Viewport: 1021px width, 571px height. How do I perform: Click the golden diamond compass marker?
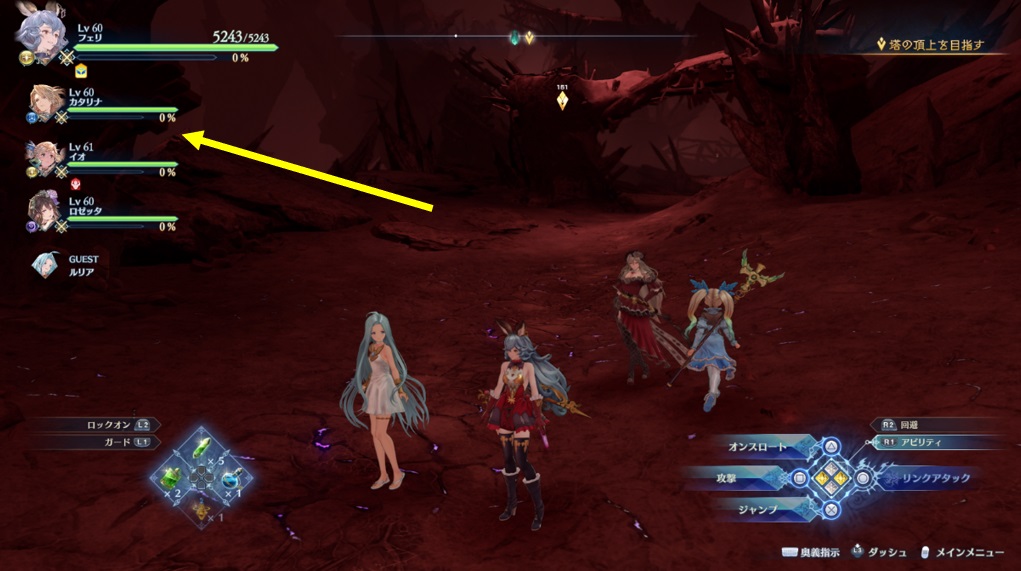coord(529,38)
